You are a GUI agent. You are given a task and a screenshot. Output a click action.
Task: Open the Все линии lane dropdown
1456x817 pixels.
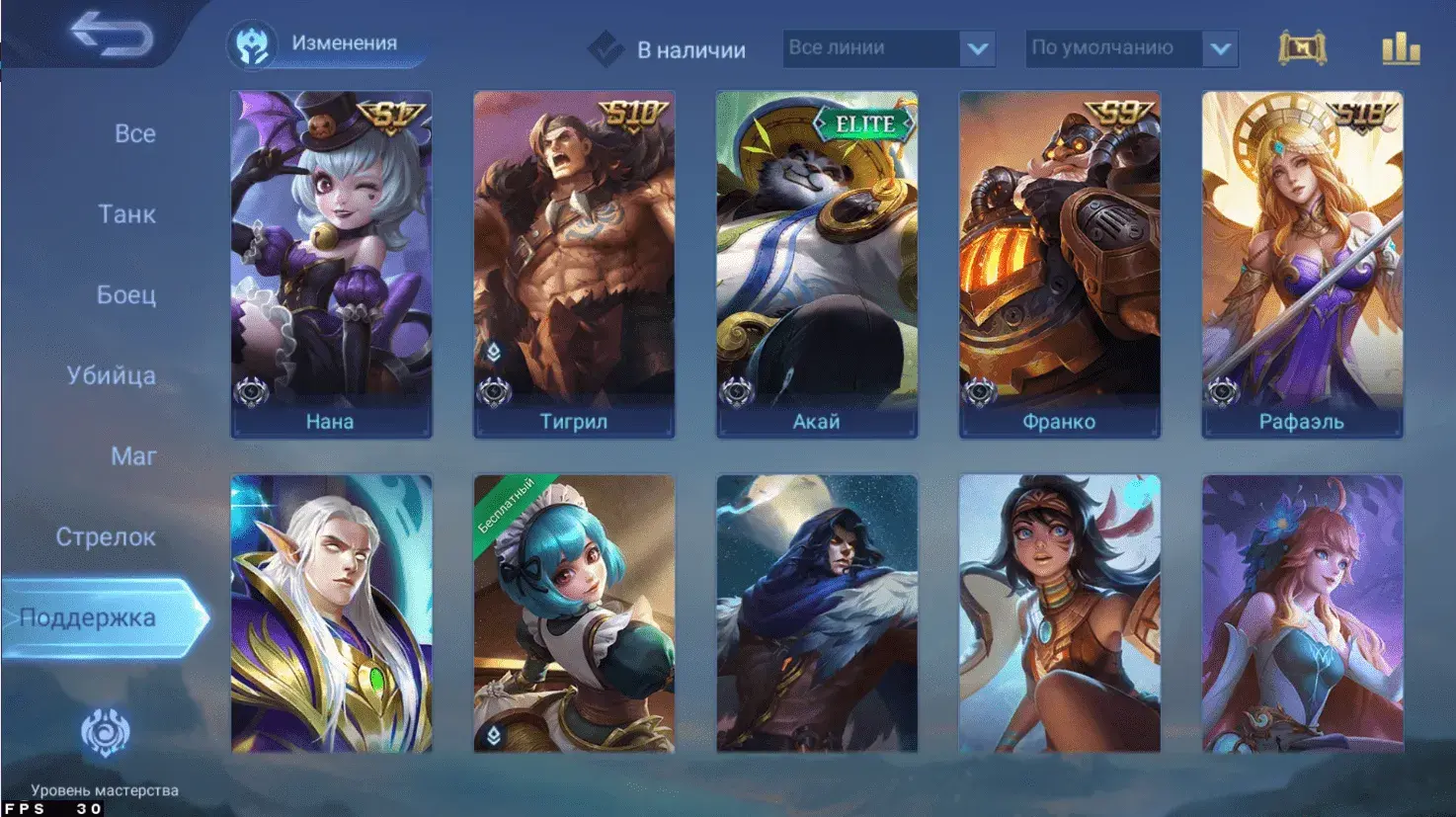click(x=888, y=48)
